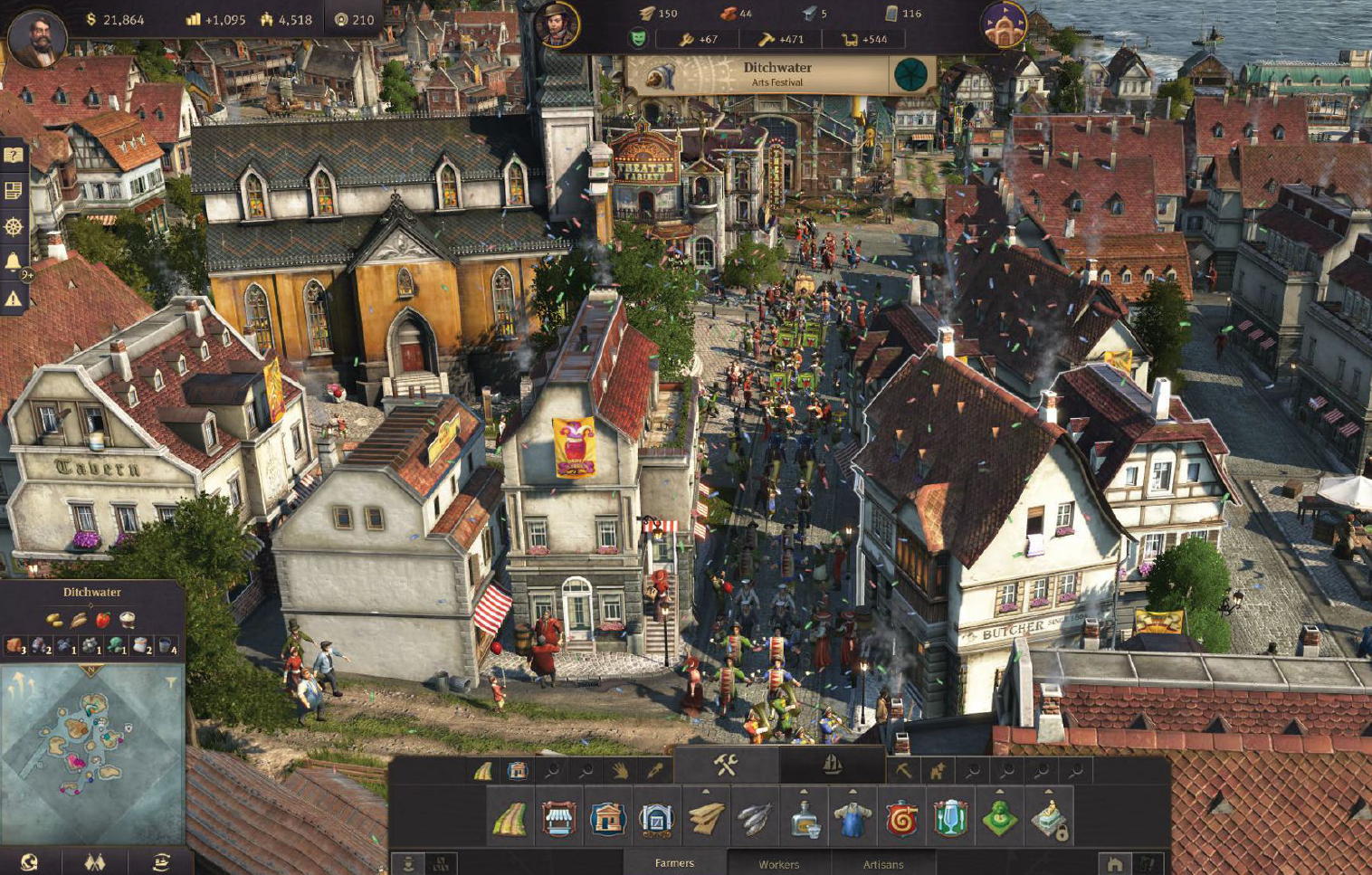
Task: Click the green happiness mask icon
Action: (639, 39)
